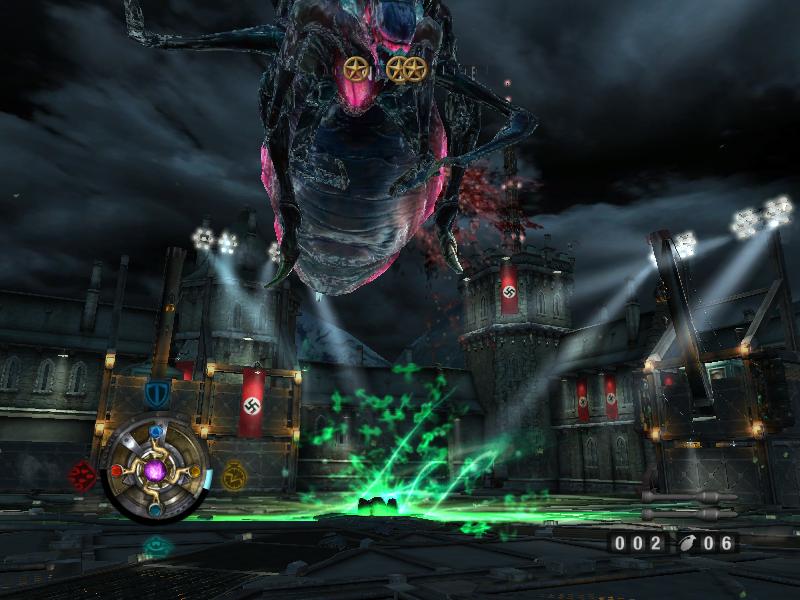Screen dimensions: 800x600
Task: Select the blue Shield veil power icon
Action: click(x=155, y=393)
